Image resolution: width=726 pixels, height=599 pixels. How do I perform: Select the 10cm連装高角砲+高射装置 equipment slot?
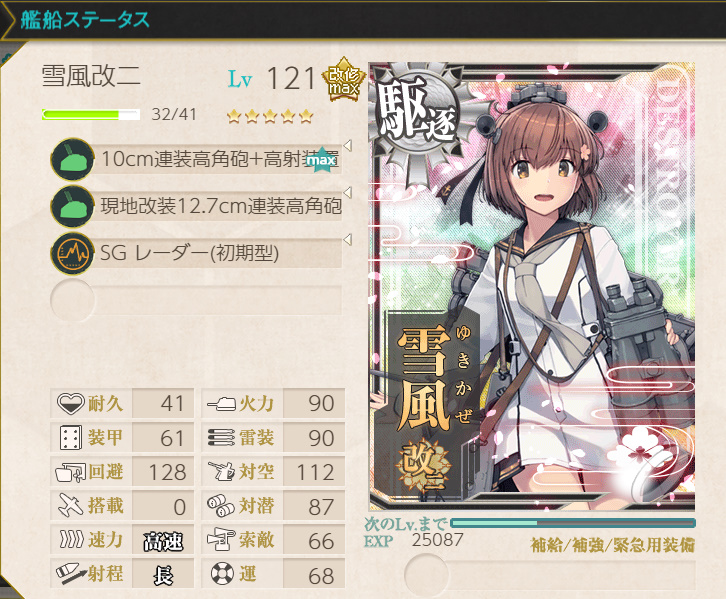[x=200, y=160]
